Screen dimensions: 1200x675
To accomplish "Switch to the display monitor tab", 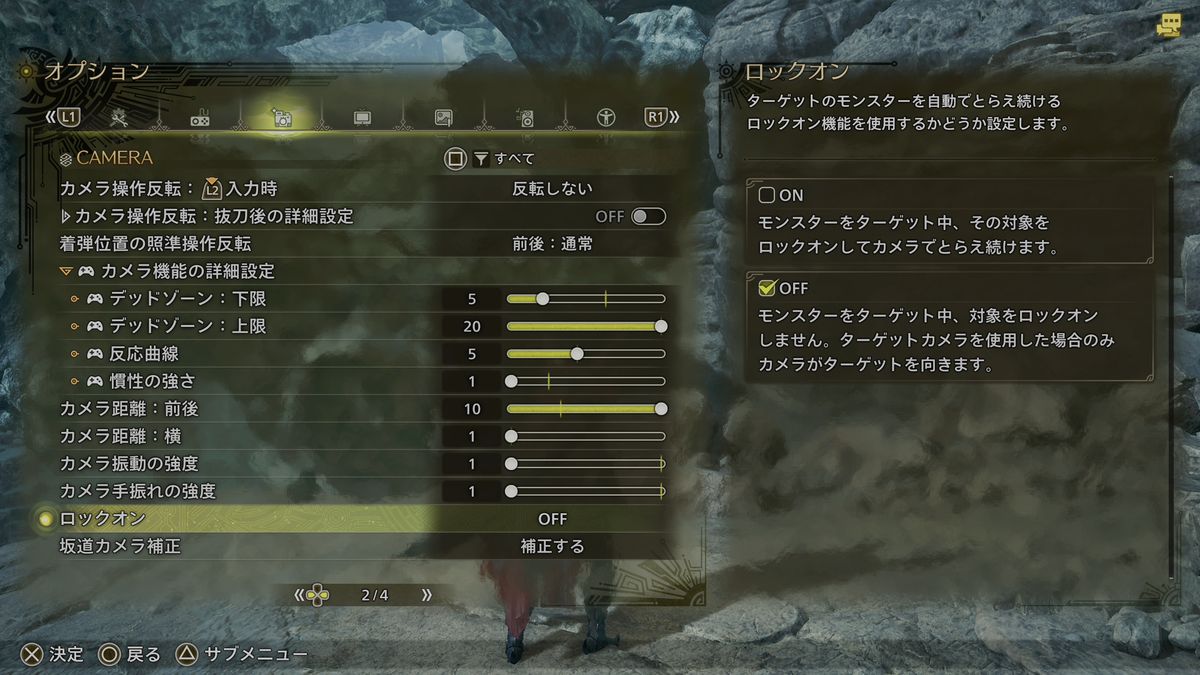I will [362, 118].
